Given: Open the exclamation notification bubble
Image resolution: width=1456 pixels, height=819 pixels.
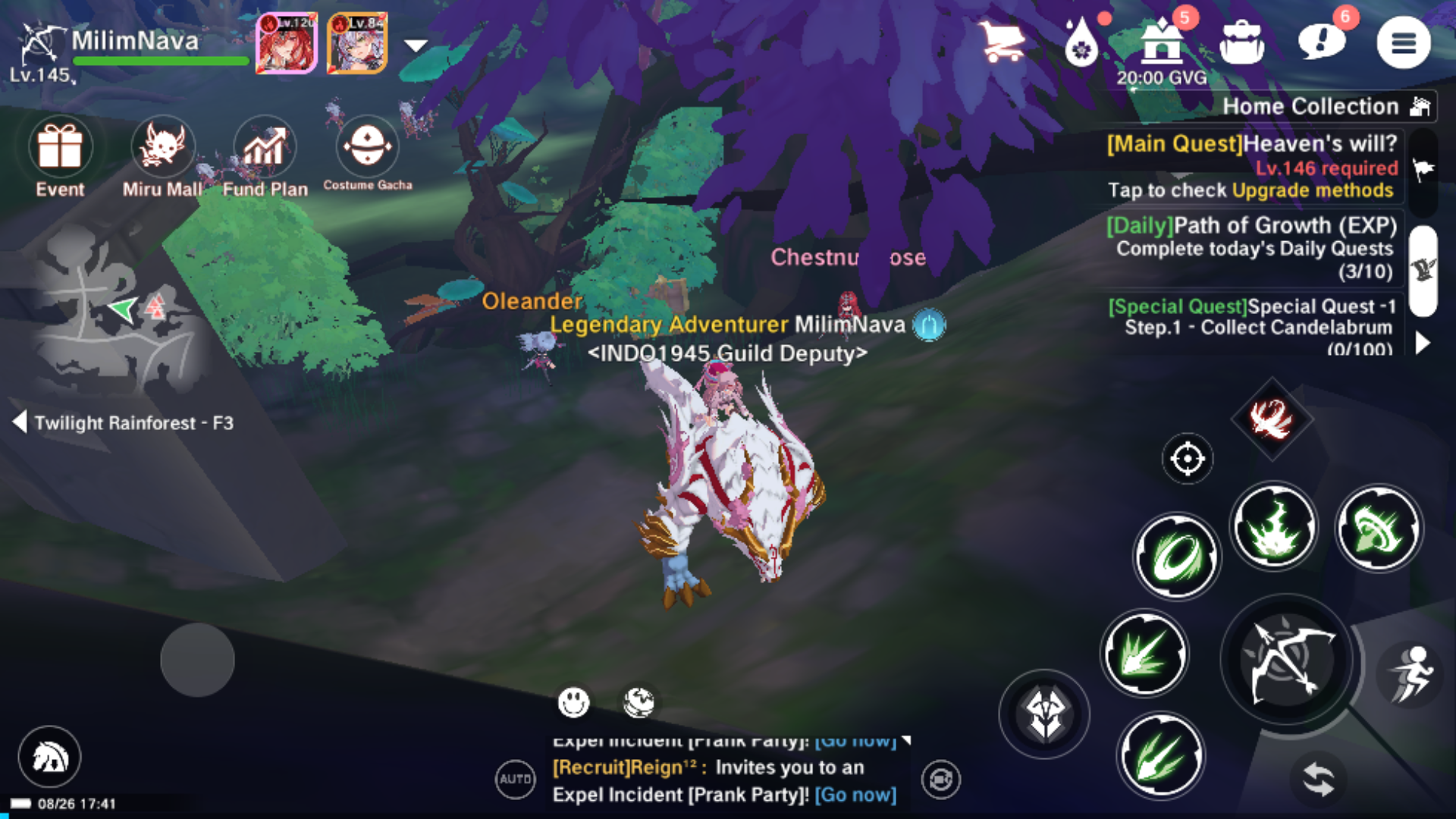Looking at the screenshot, I should pos(1322,42).
